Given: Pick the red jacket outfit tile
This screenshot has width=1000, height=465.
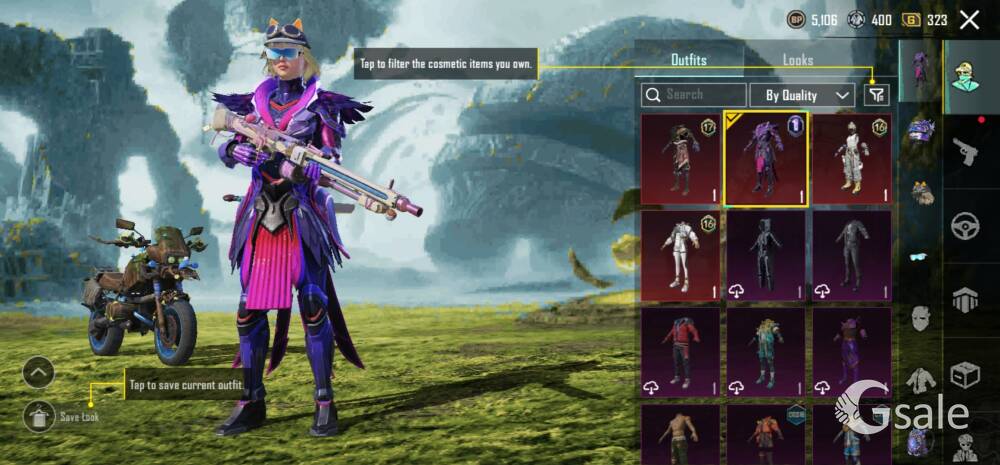Looking at the screenshot, I should click(x=680, y=351).
